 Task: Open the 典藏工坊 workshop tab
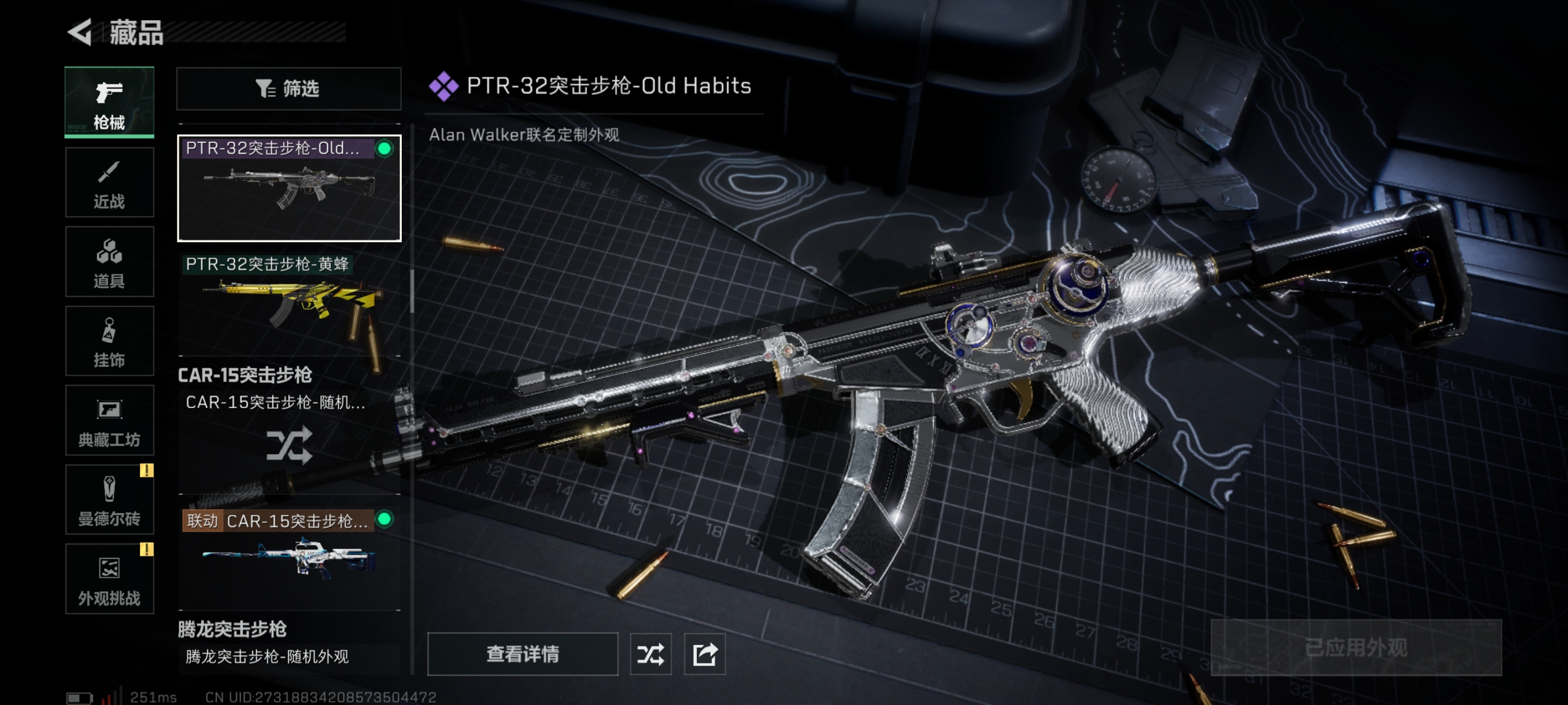(110, 420)
